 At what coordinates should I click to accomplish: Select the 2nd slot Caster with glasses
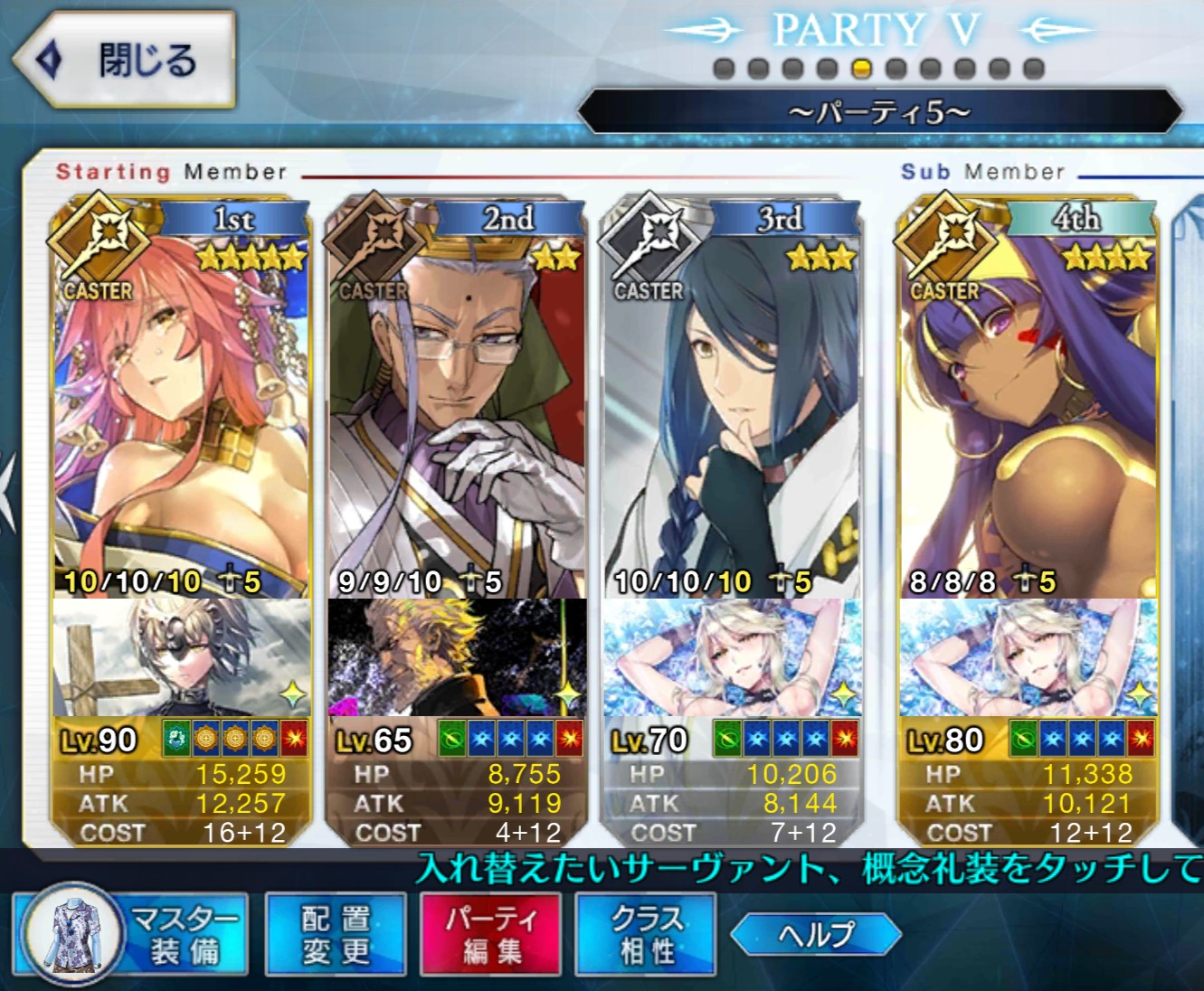click(456, 407)
